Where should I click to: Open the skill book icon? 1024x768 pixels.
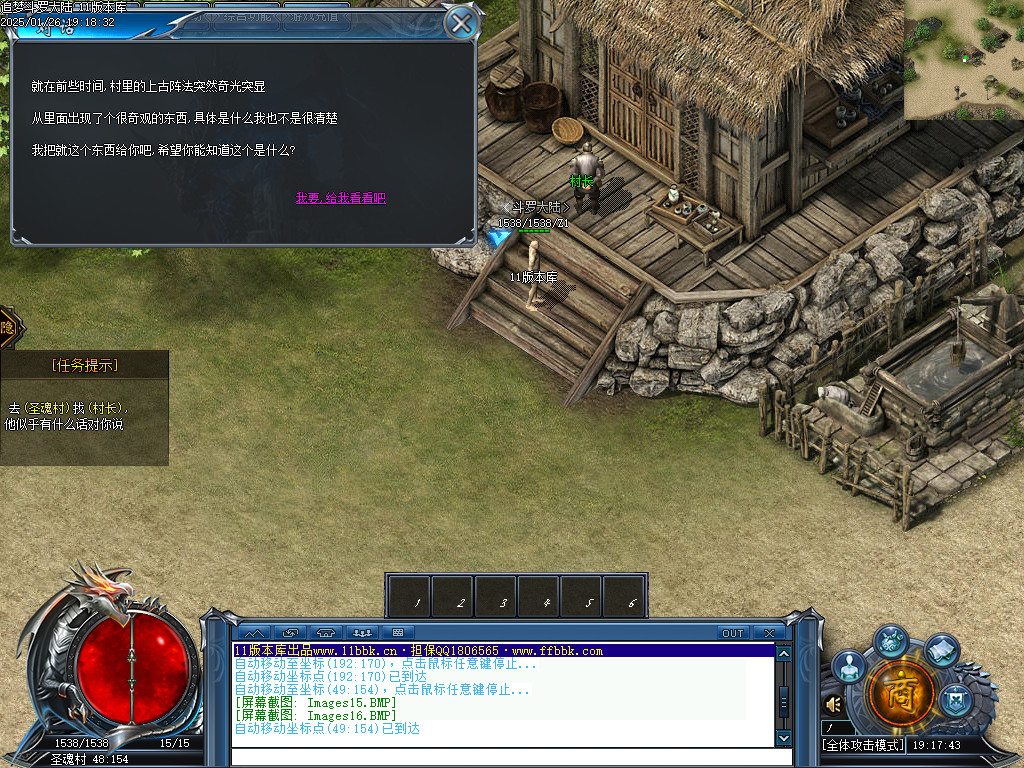(x=941, y=651)
